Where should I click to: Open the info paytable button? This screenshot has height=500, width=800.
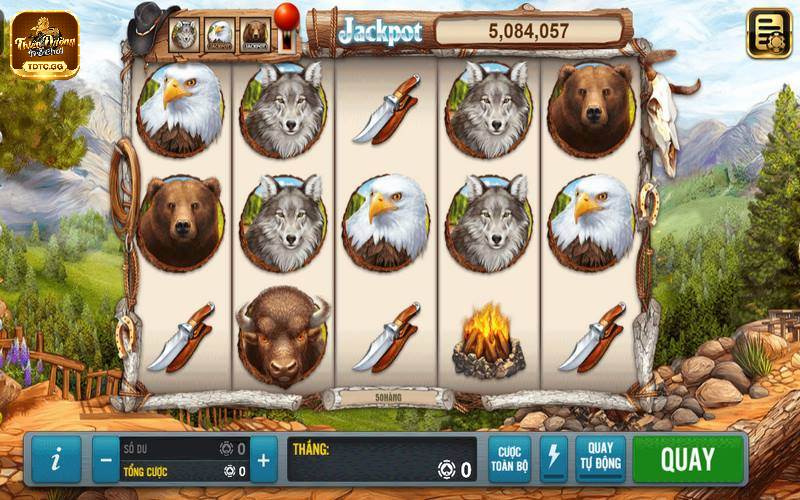pyautogui.click(x=56, y=460)
